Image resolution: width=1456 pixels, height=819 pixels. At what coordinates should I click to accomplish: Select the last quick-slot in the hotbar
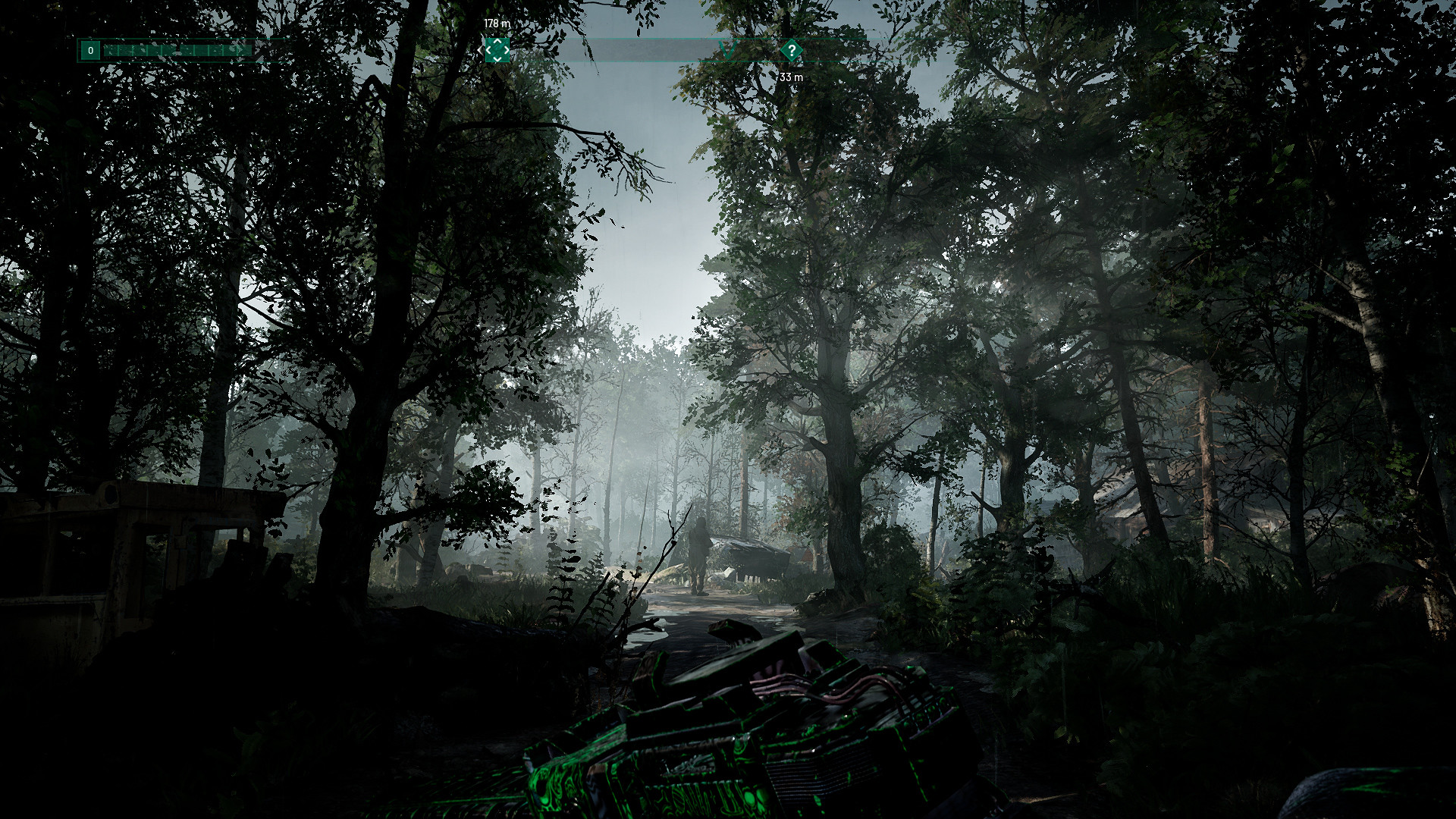click(x=244, y=49)
